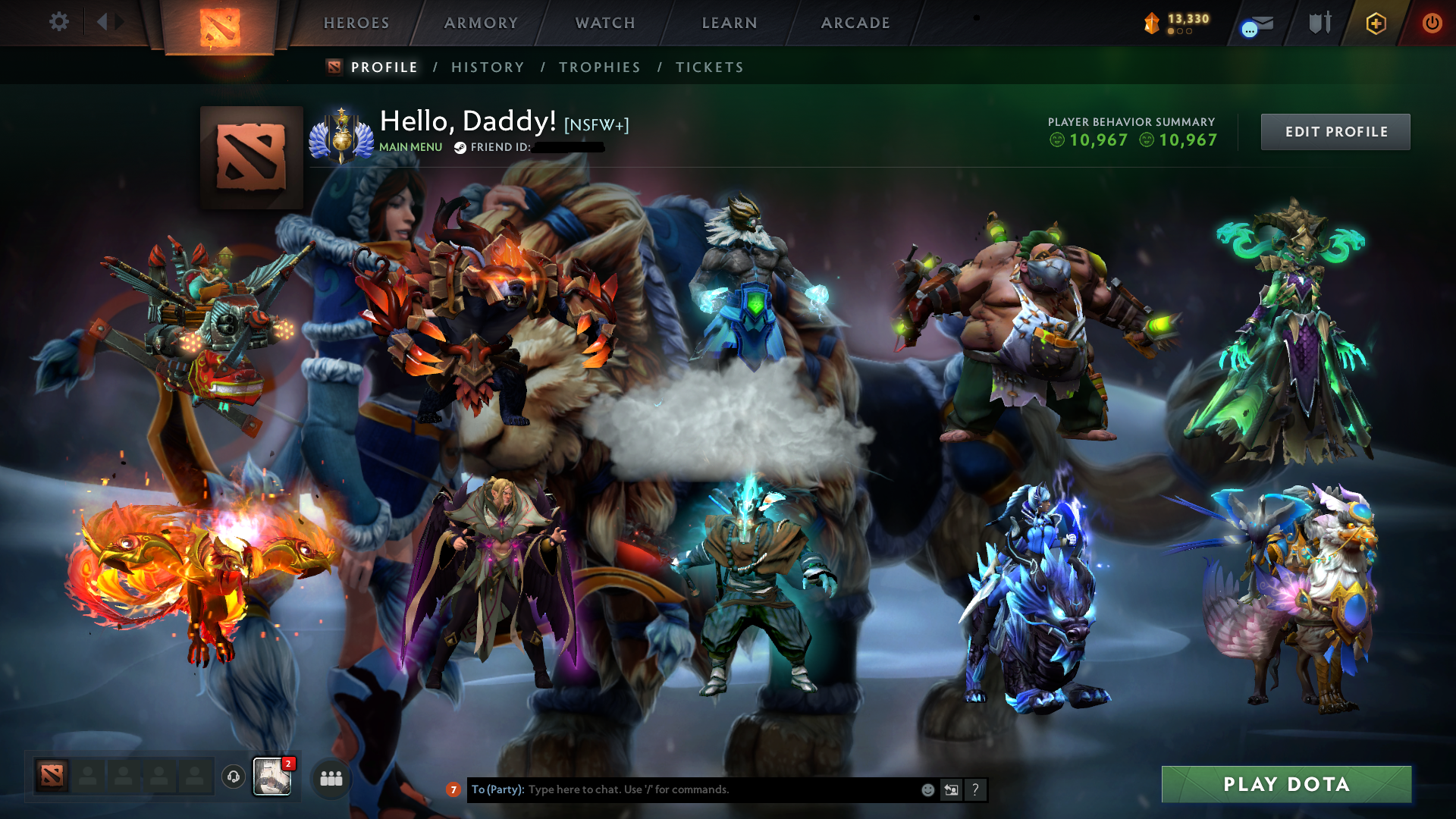The height and width of the screenshot is (819, 1456).
Task: Click the PLAY DOTA button
Action: point(1285,785)
